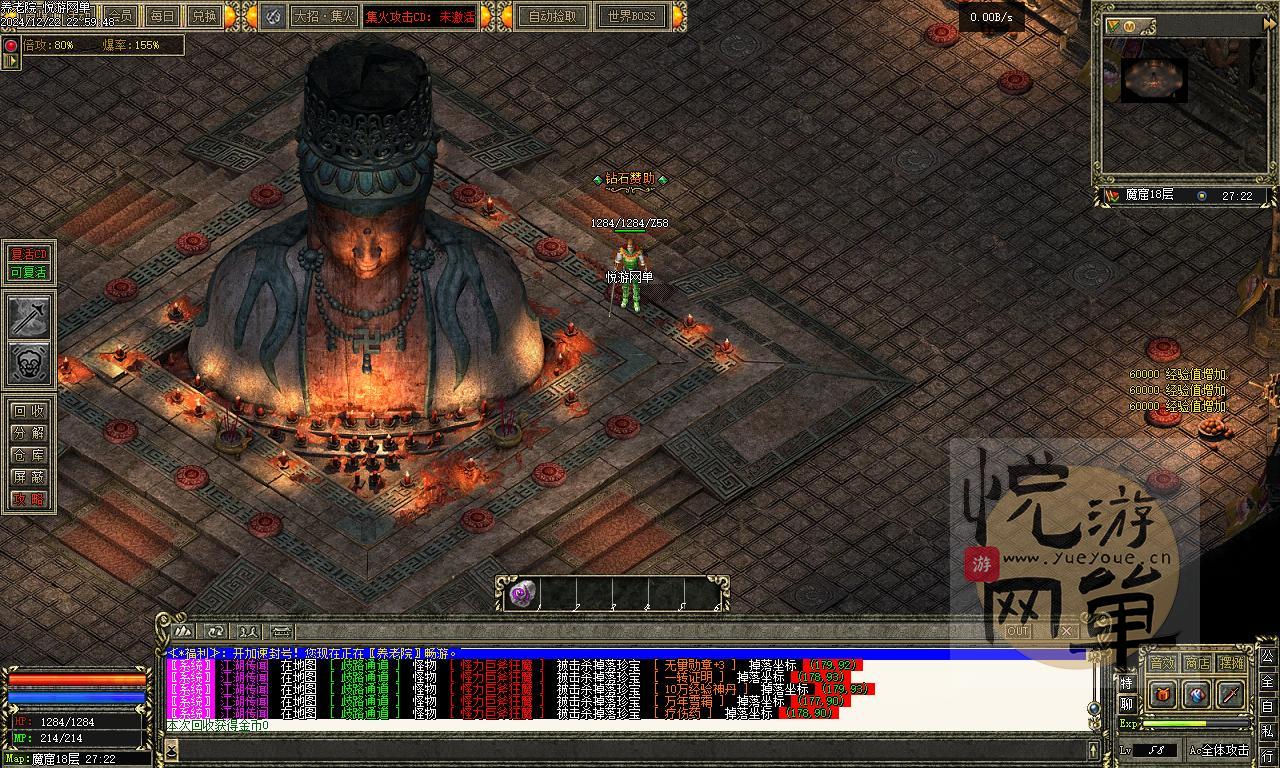Close the chat panel with X button

coord(1066,631)
